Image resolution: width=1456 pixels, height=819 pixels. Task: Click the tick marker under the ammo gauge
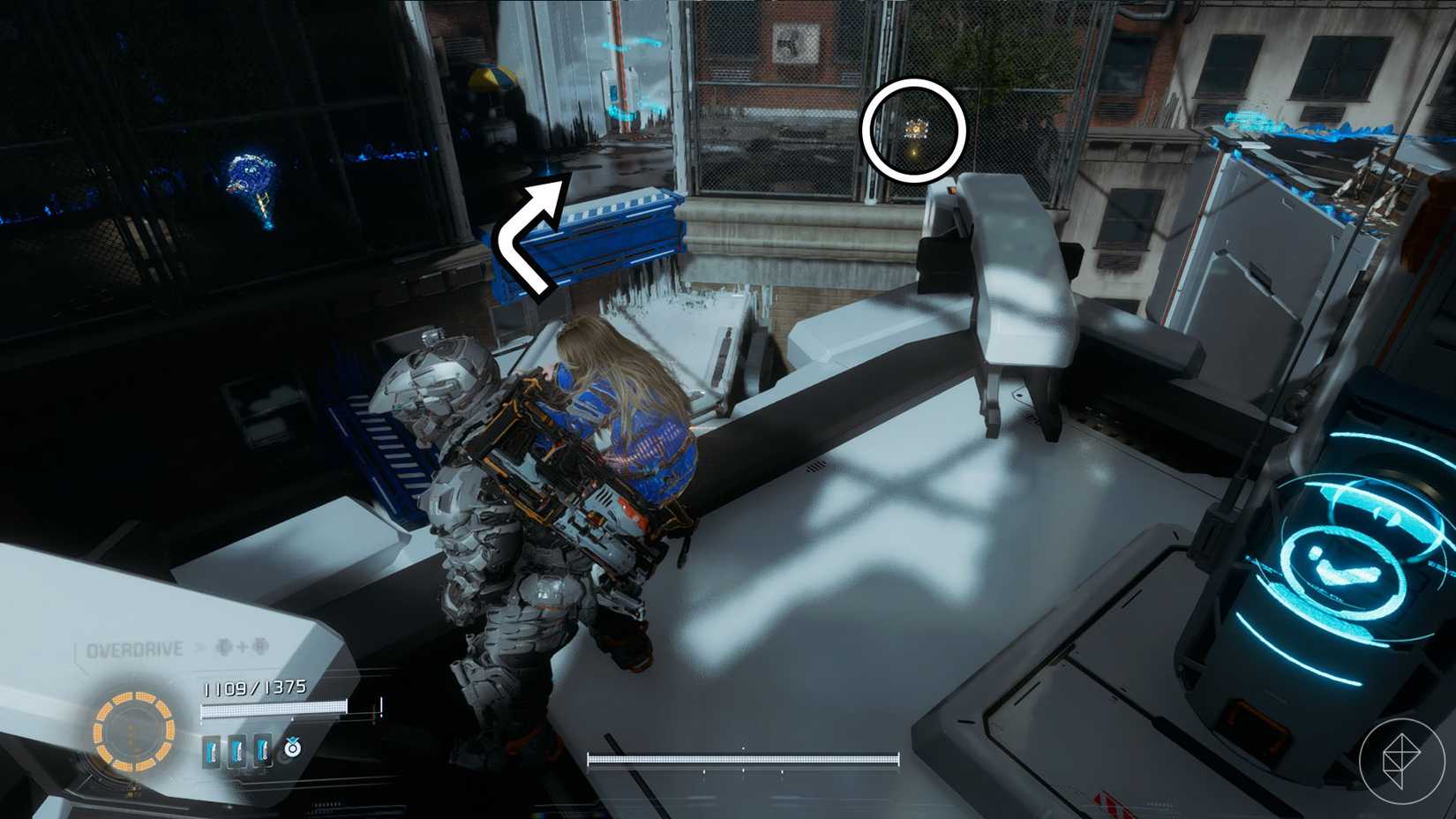click(292, 718)
